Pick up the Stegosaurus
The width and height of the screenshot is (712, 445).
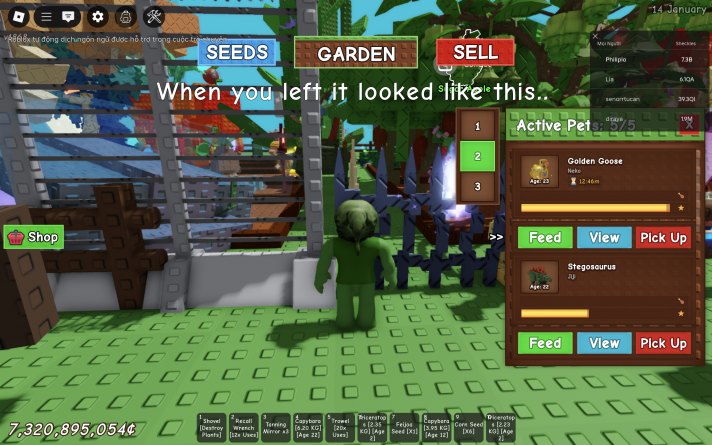pyautogui.click(x=663, y=343)
